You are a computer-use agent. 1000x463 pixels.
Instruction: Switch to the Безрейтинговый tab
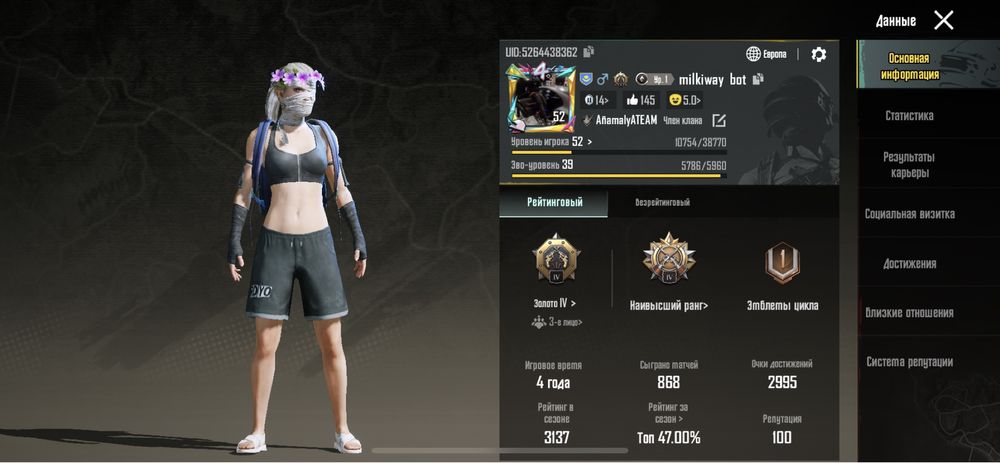click(662, 203)
